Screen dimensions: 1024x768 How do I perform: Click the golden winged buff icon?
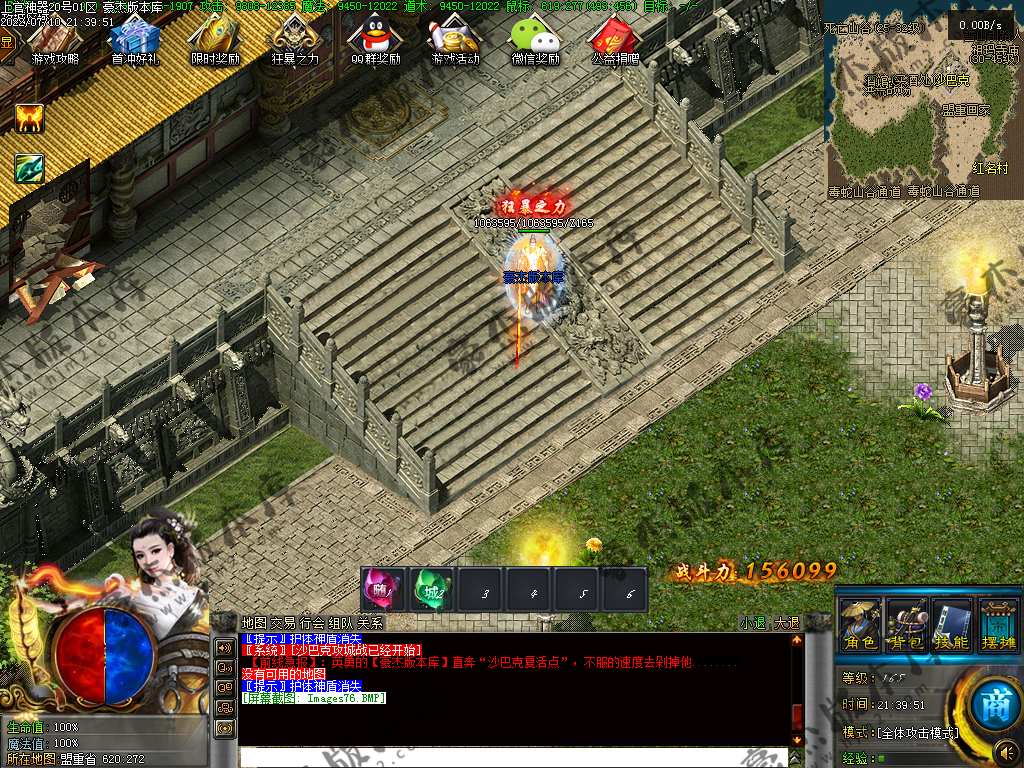click(x=29, y=119)
